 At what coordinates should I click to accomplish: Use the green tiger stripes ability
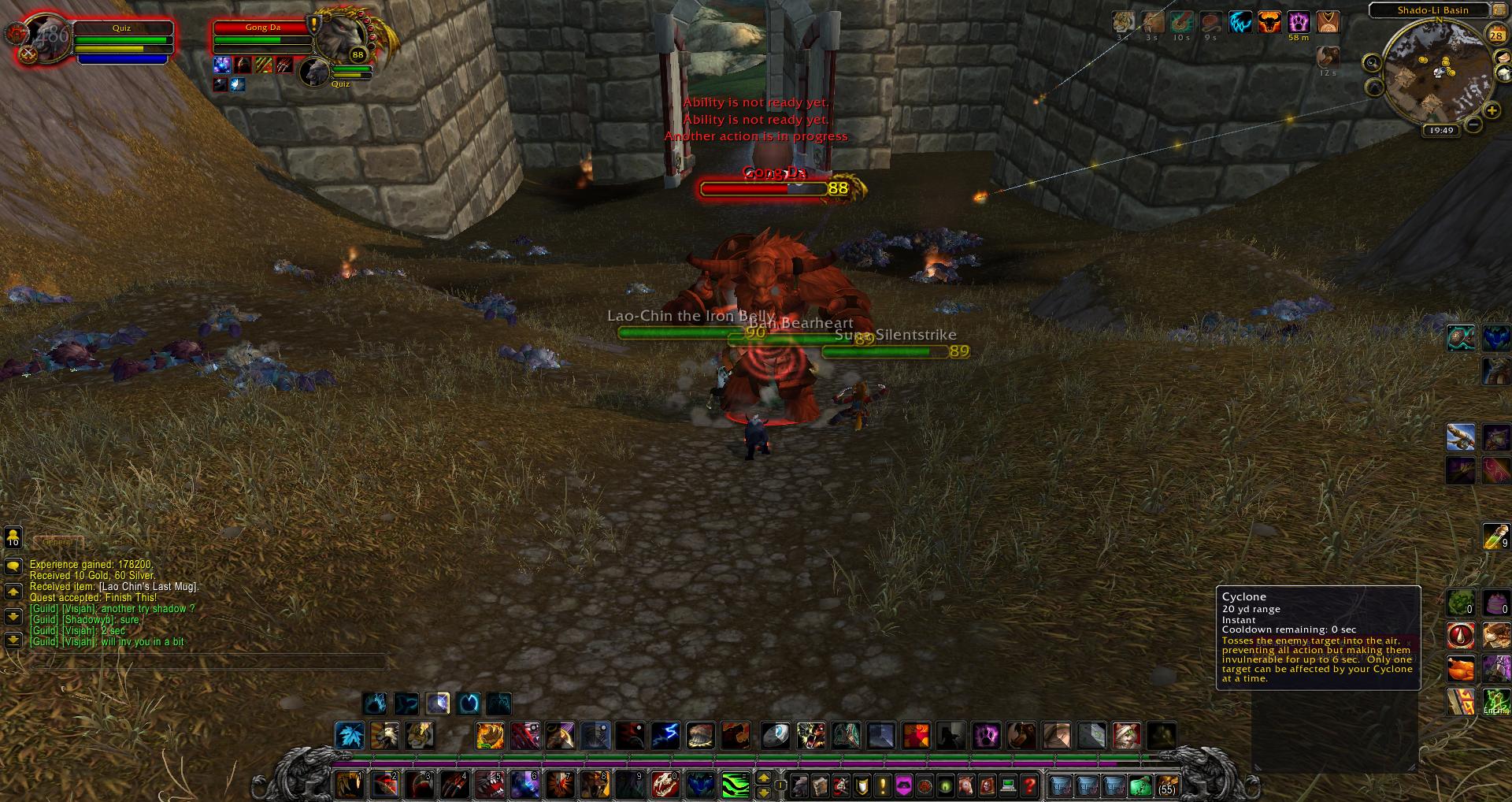click(736, 785)
